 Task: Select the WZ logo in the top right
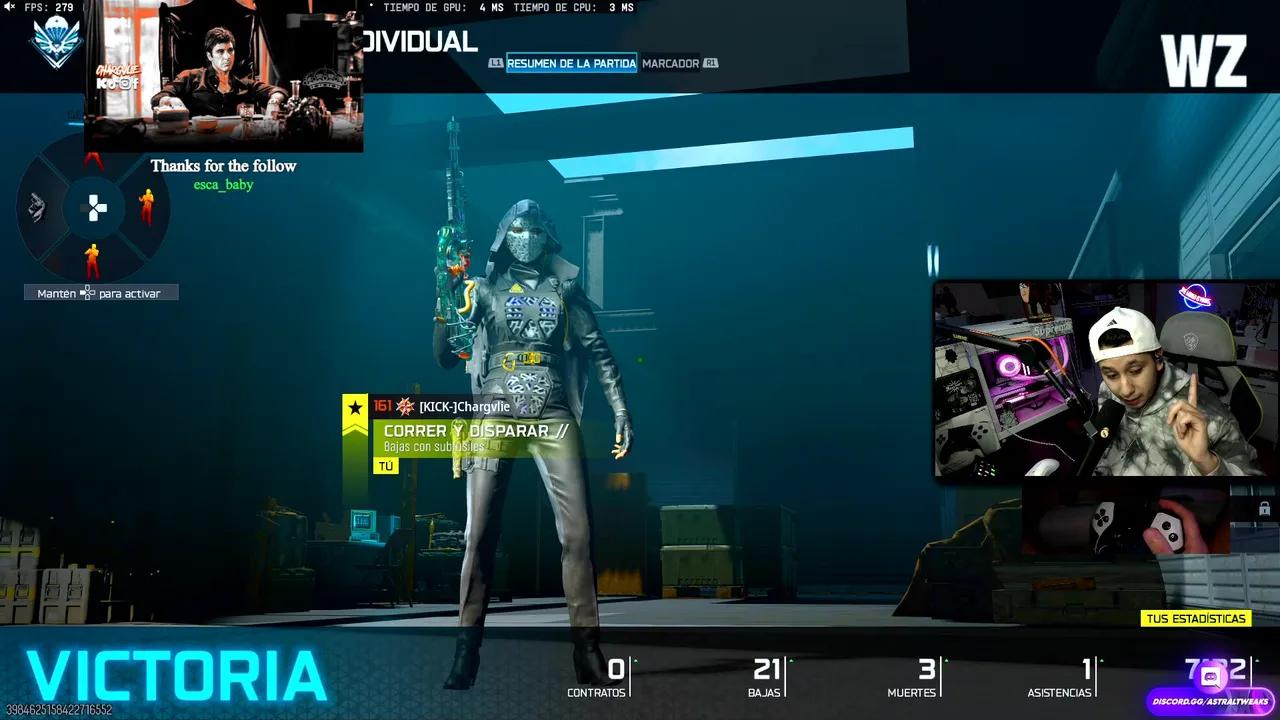[x=1206, y=62]
